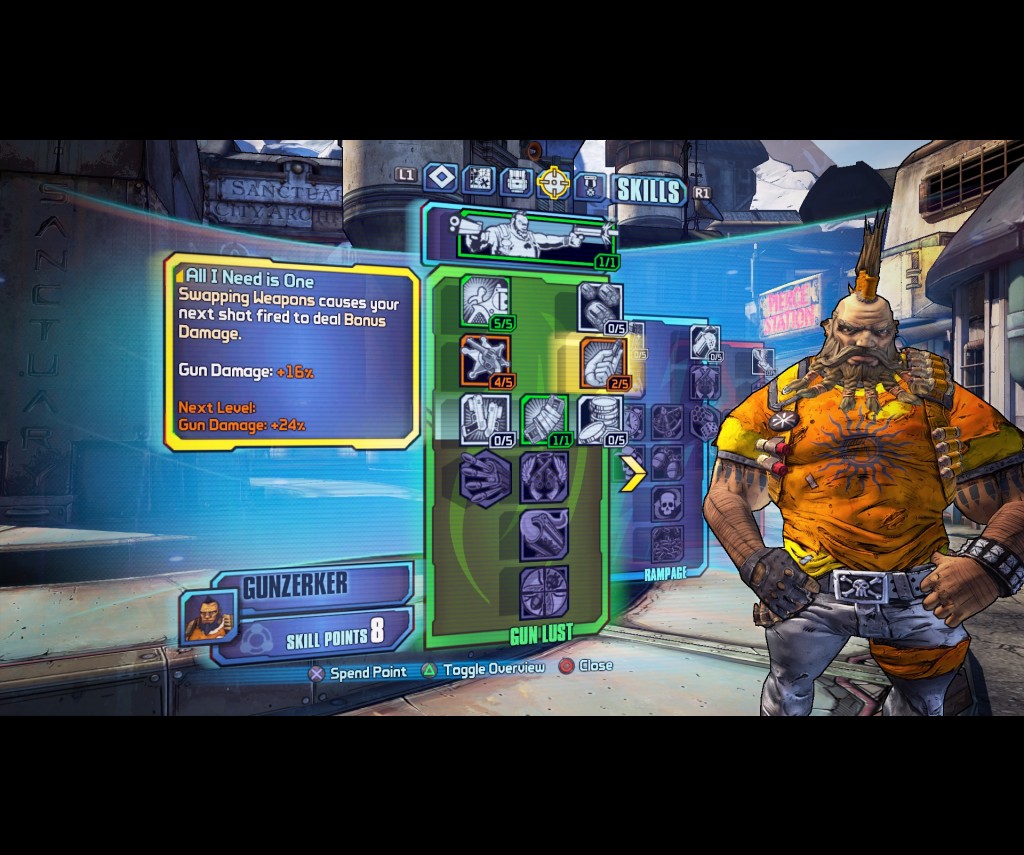Spend a point on All I Need is One
The height and width of the screenshot is (855, 1024).
[x=603, y=363]
